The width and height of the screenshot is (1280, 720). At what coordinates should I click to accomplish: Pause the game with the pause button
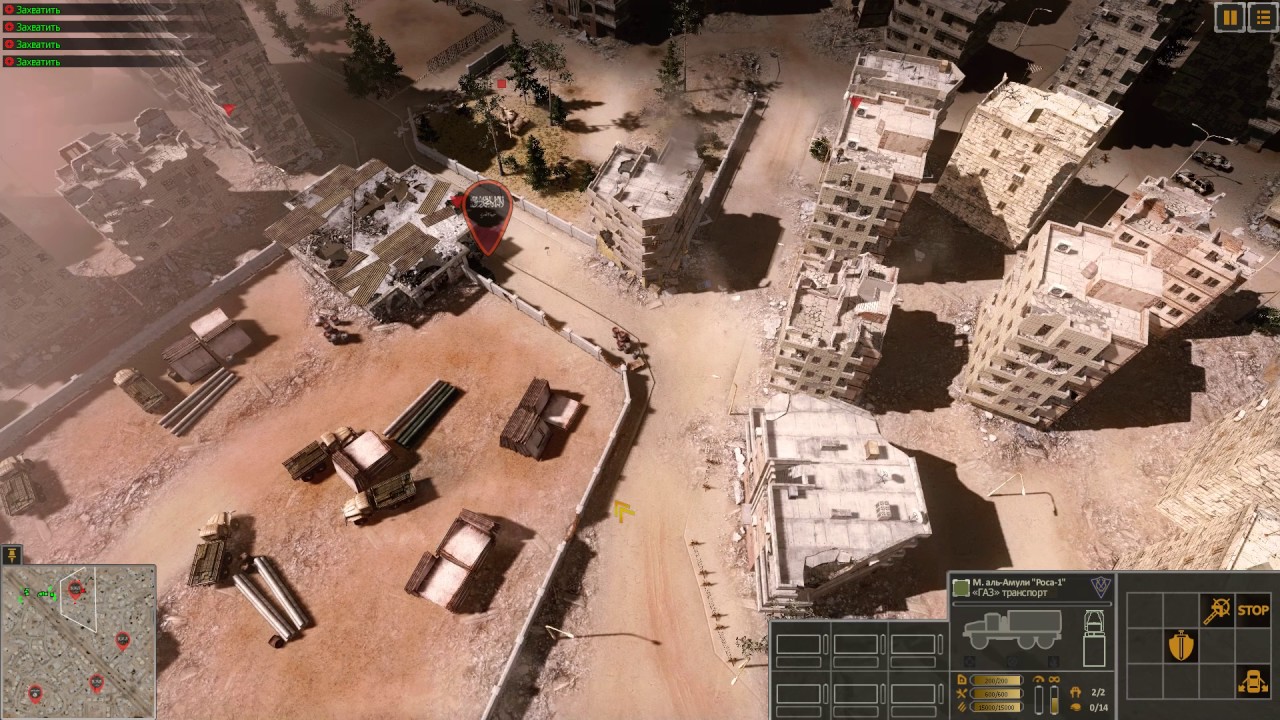click(1229, 16)
